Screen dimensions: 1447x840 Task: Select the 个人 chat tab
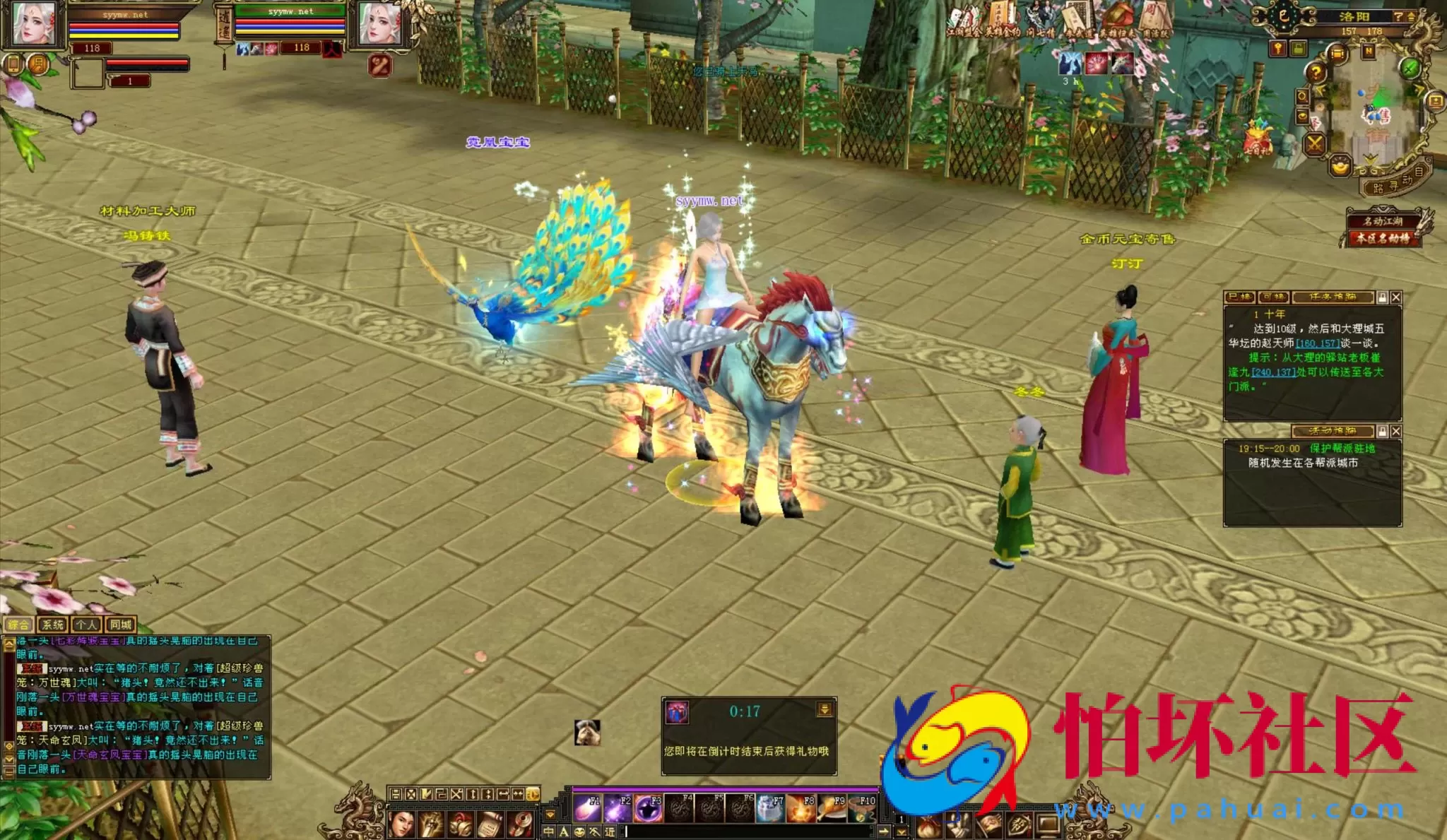[86, 625]
